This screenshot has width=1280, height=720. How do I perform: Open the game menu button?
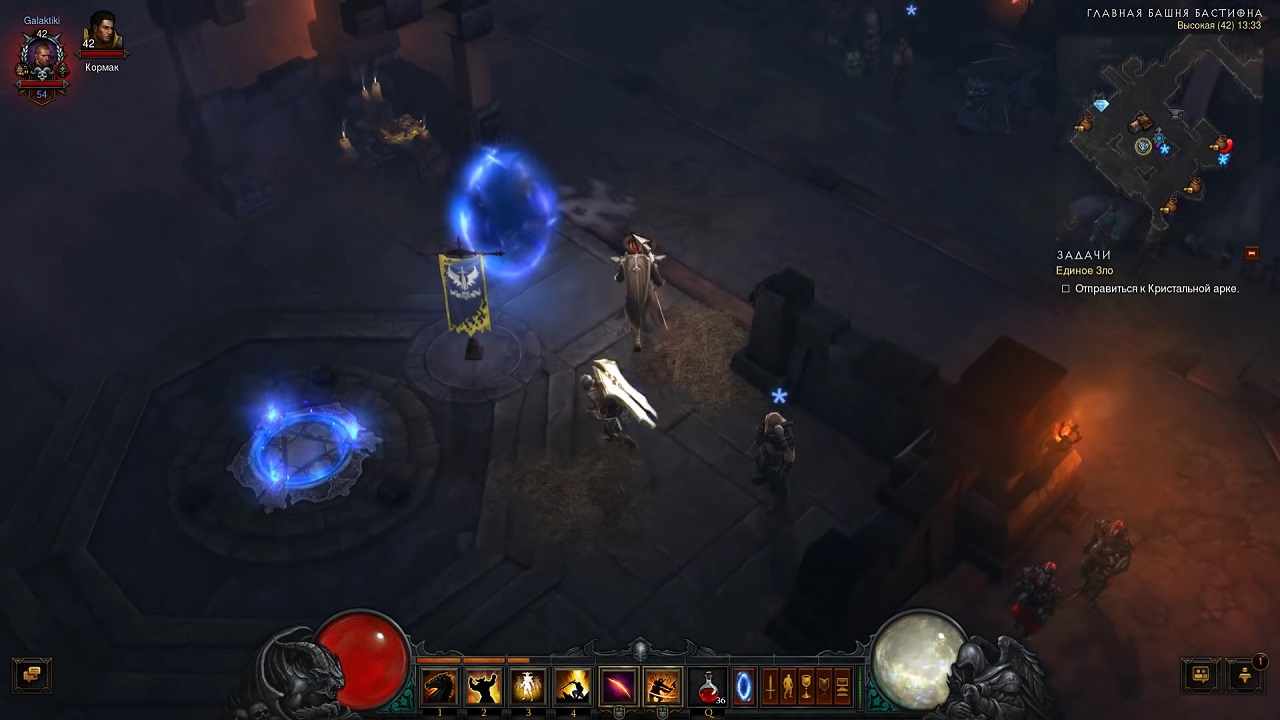pos(842,687)
